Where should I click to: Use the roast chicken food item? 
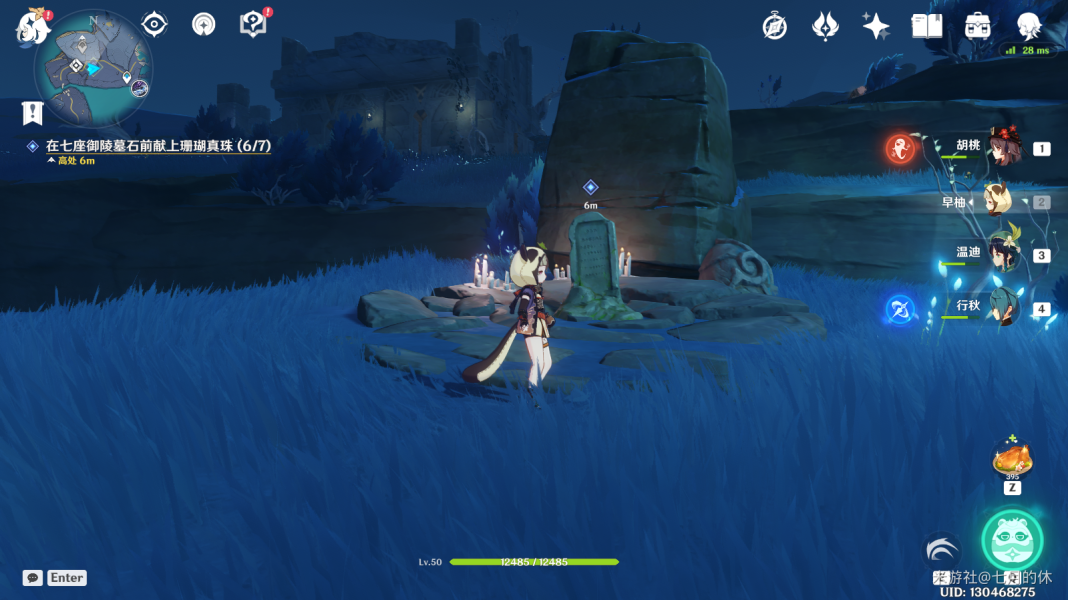pos(1012,462)
